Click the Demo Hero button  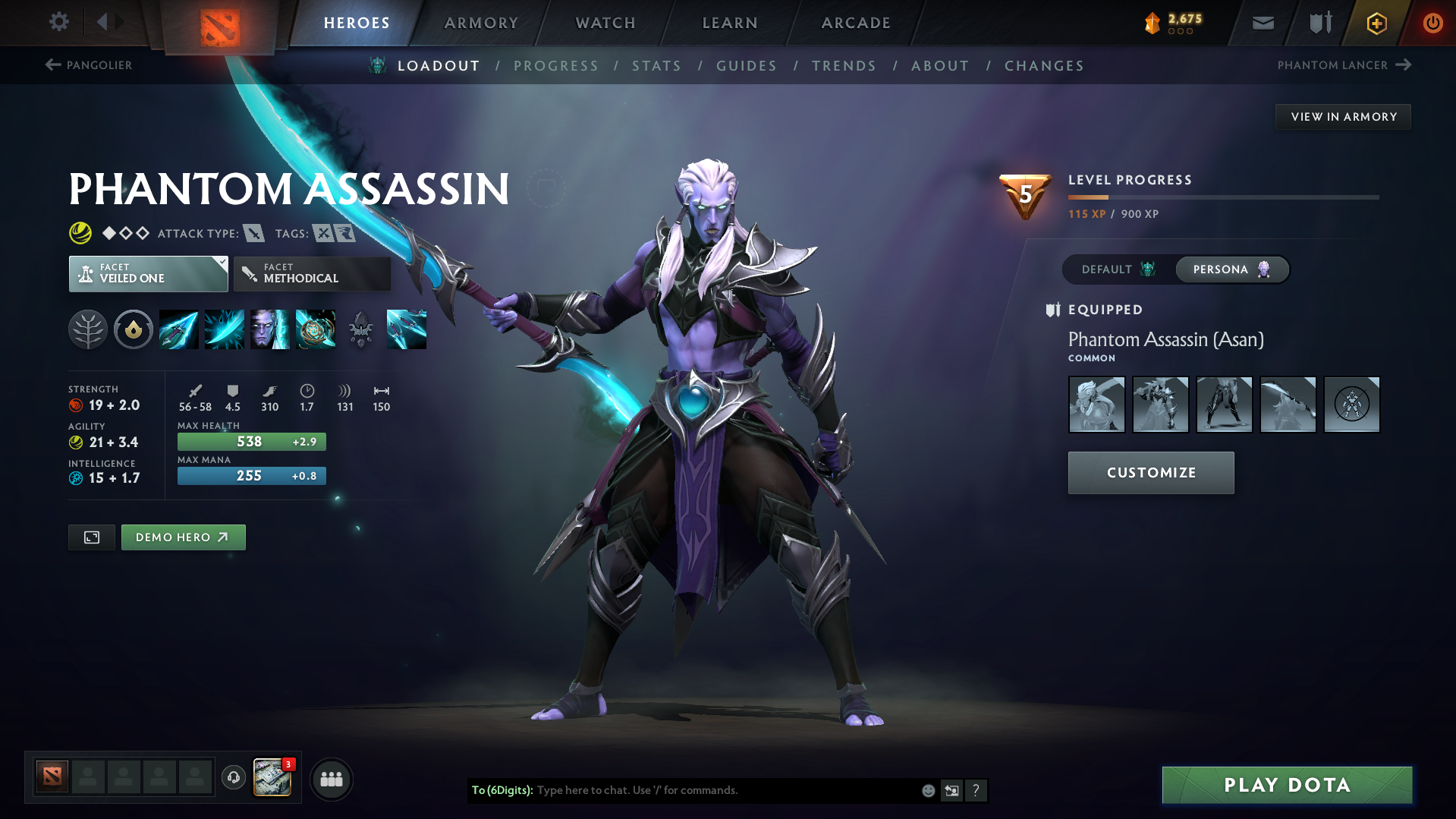183,537
